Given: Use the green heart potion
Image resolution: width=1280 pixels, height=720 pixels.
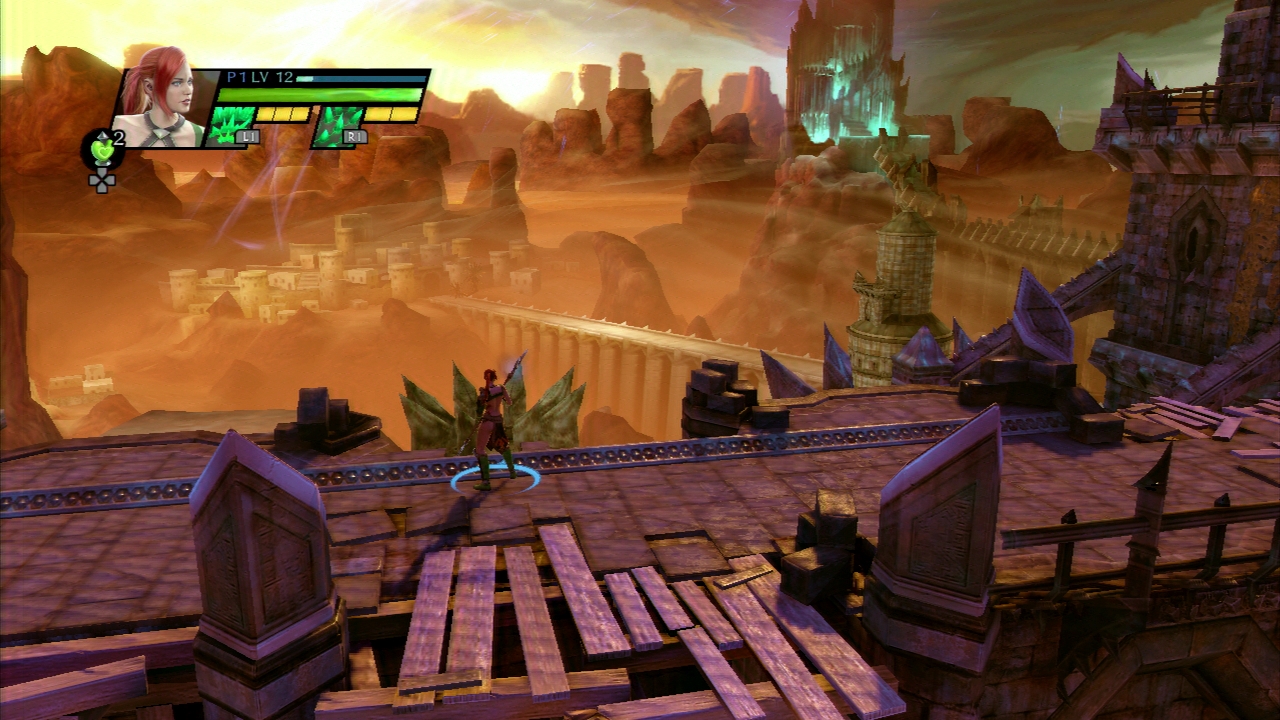Looking at the screenshot, I should (x=101, y=150).
